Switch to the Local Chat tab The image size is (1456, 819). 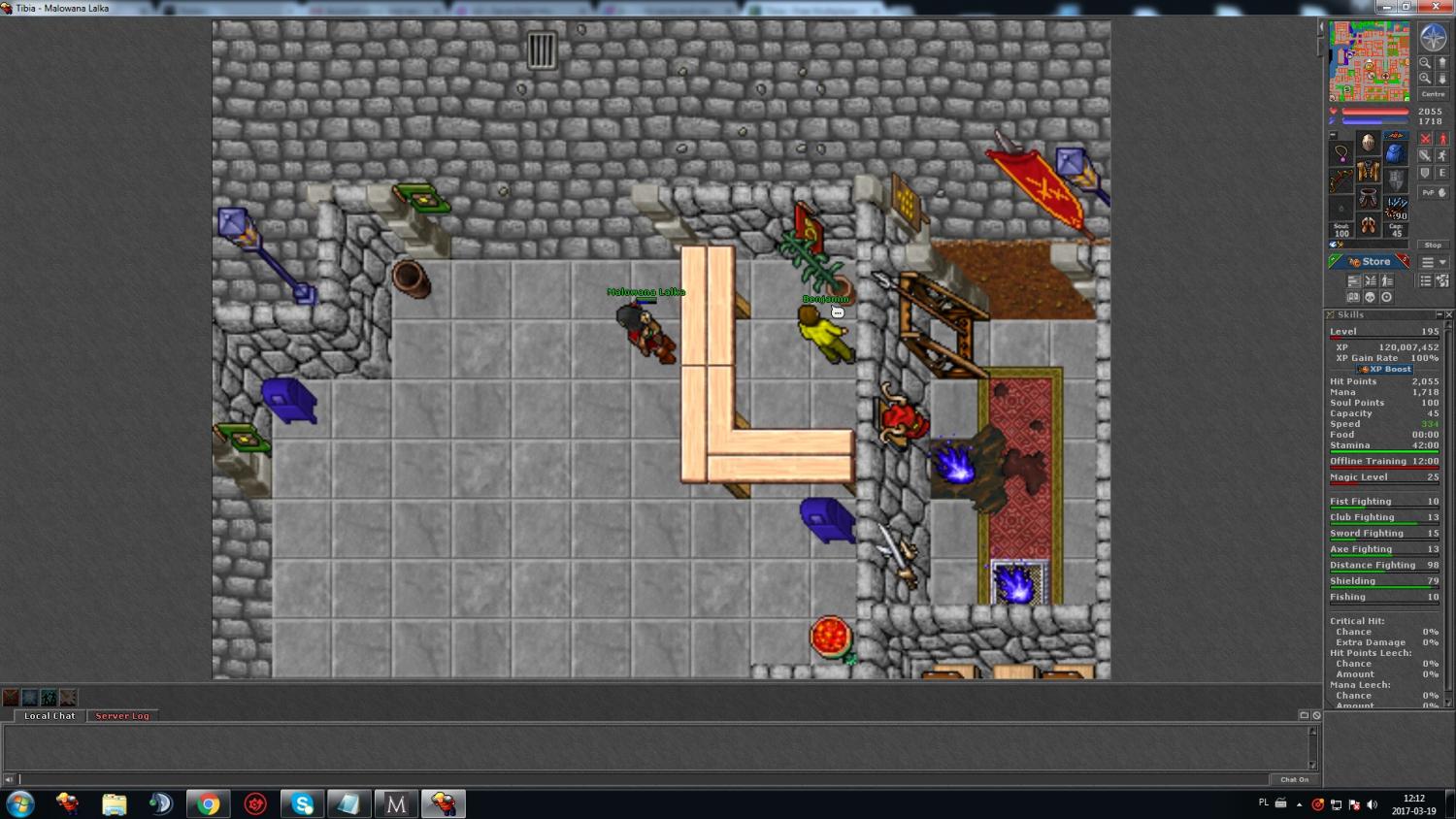coord(50,716)
